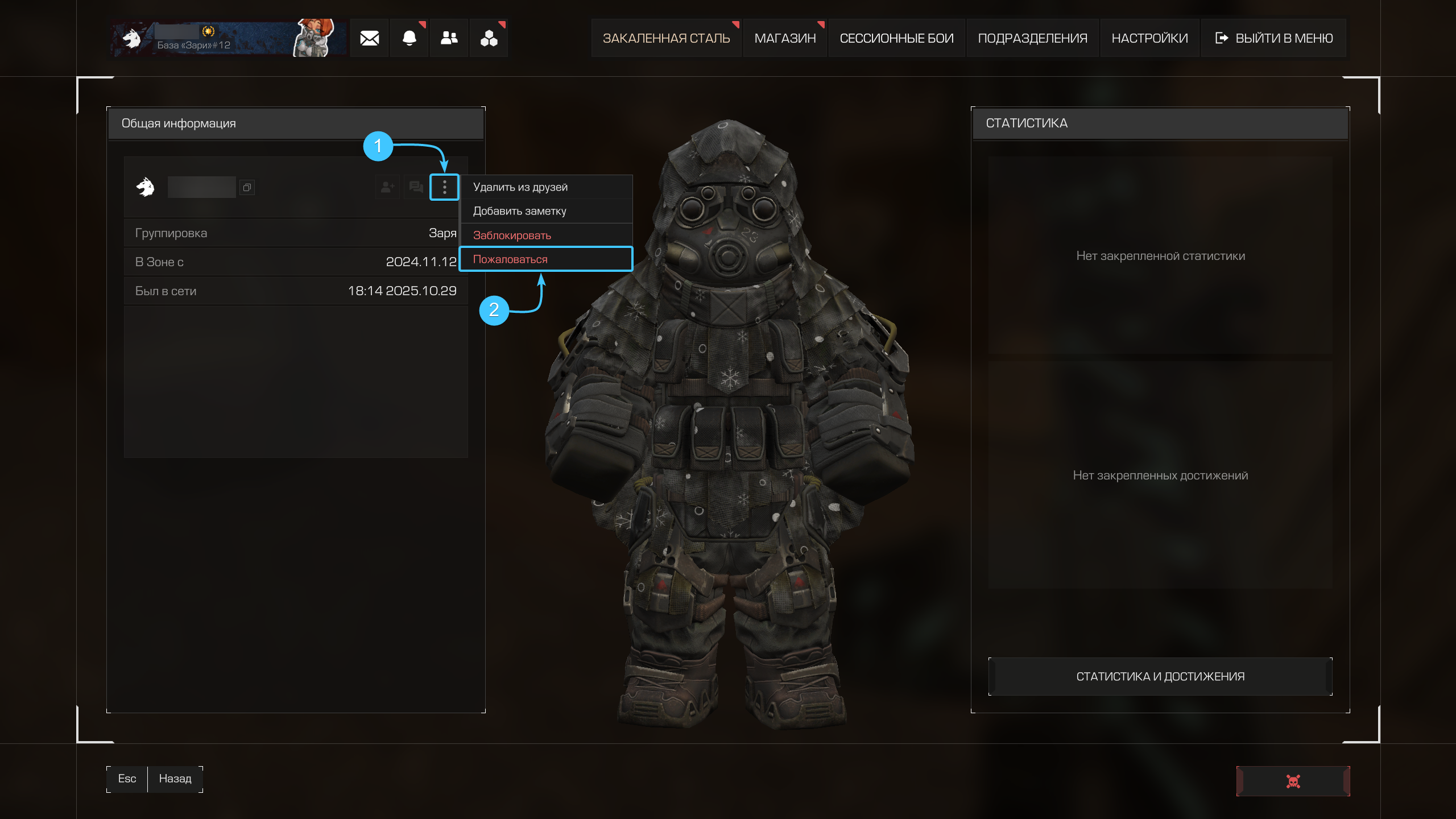The image size is (1456, 819).
Task: Open the friends list icon
Action: pyautogui.click(x=449, y=38)
